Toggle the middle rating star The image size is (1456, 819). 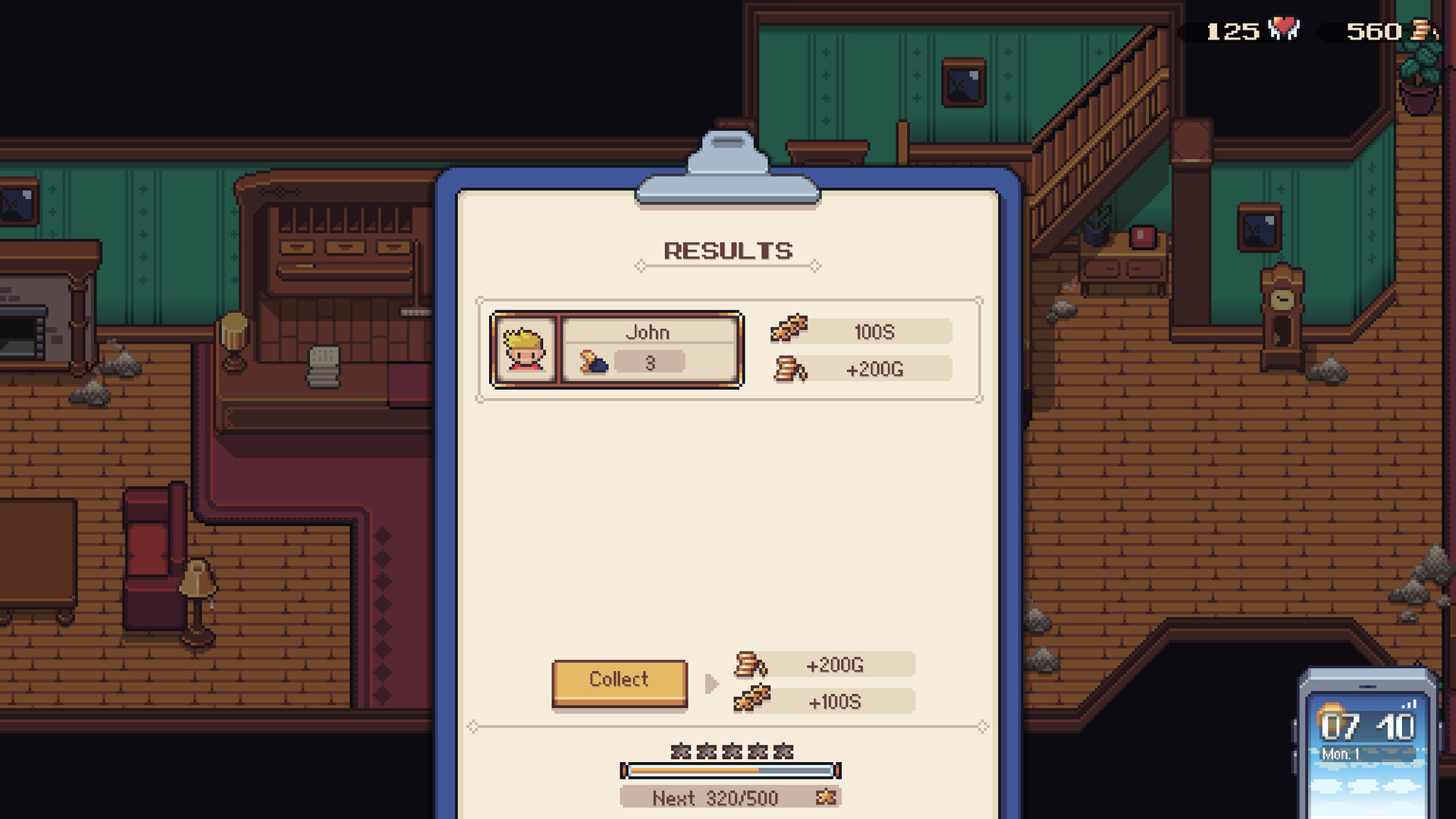(x=730, y=751)
